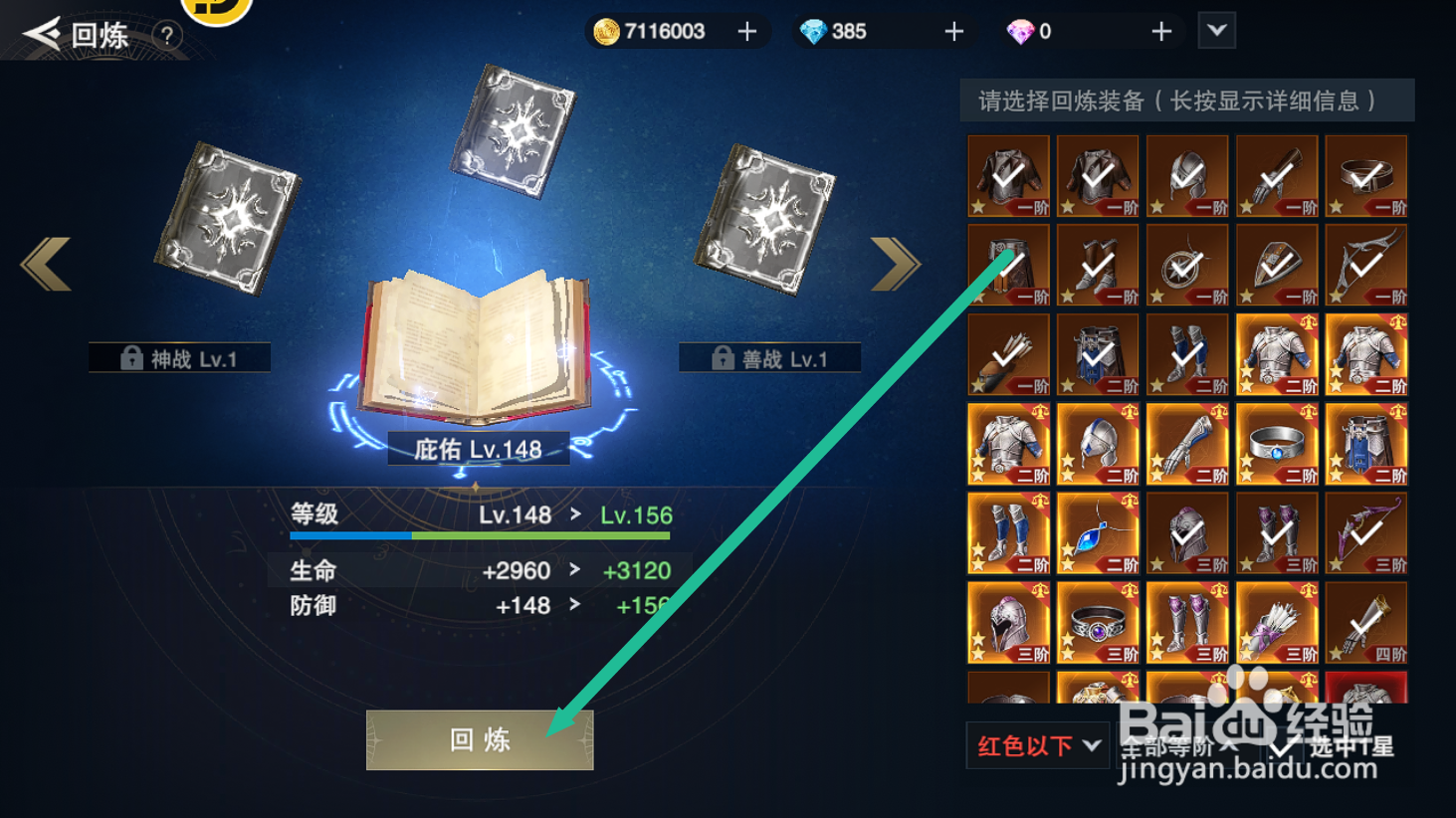Click the 三阶 helmet thumbnail in the grid
Viewport: 1456px width, 818px height.
pos(1008,622)
